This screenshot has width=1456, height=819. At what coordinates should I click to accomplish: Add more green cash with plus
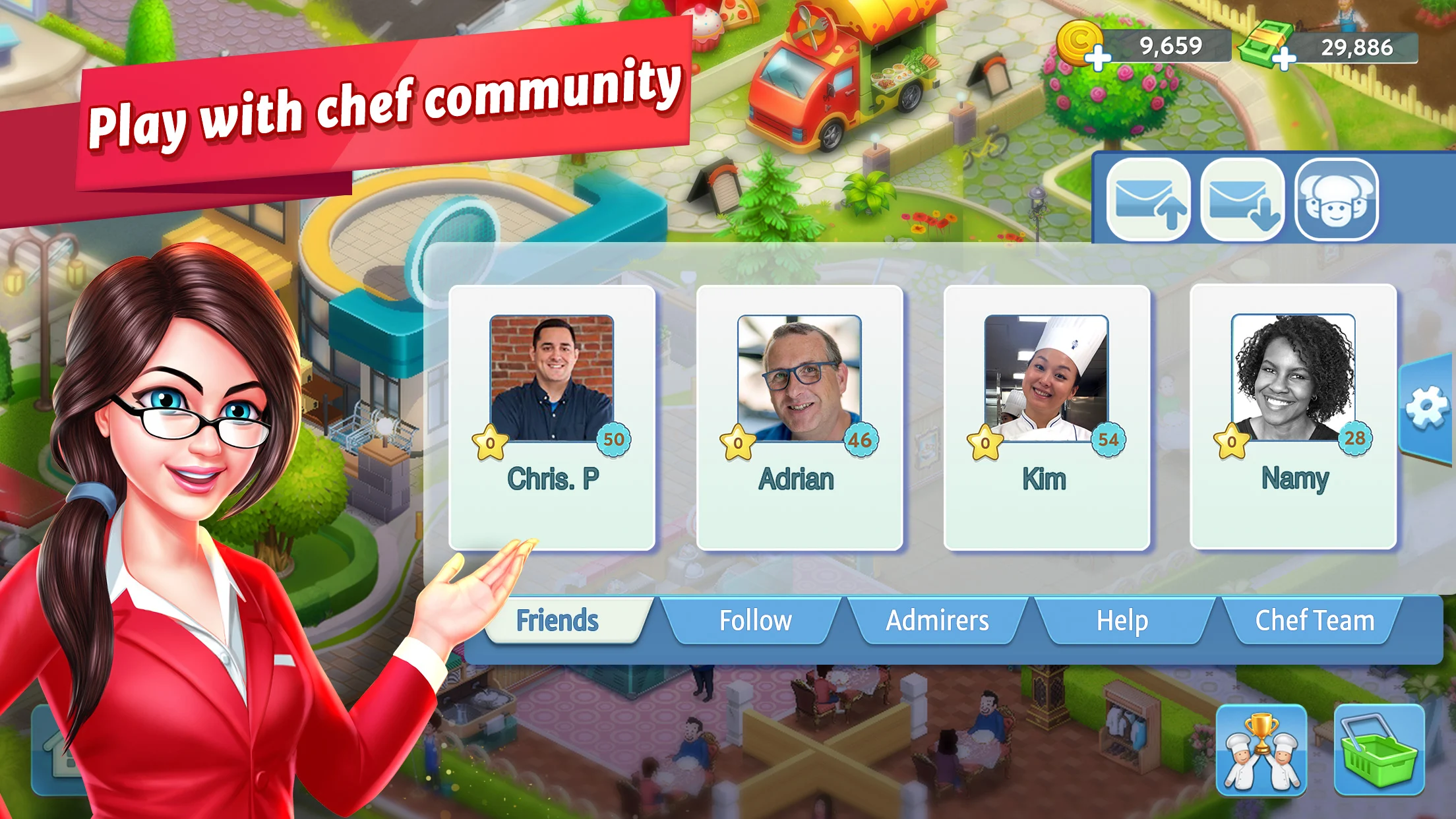coord(1283,59)
